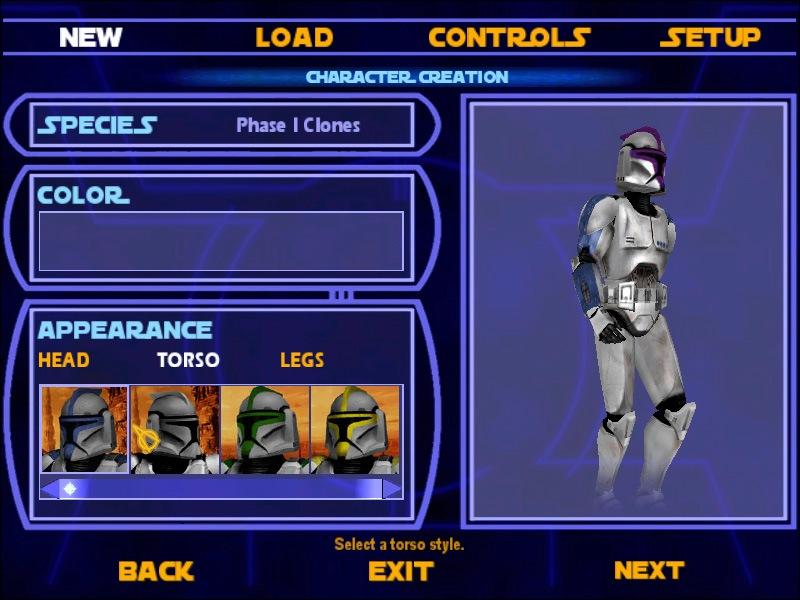Open the CONTROLS menu
Viewport: 800px width, 600px height.
(x=509, y=38)
